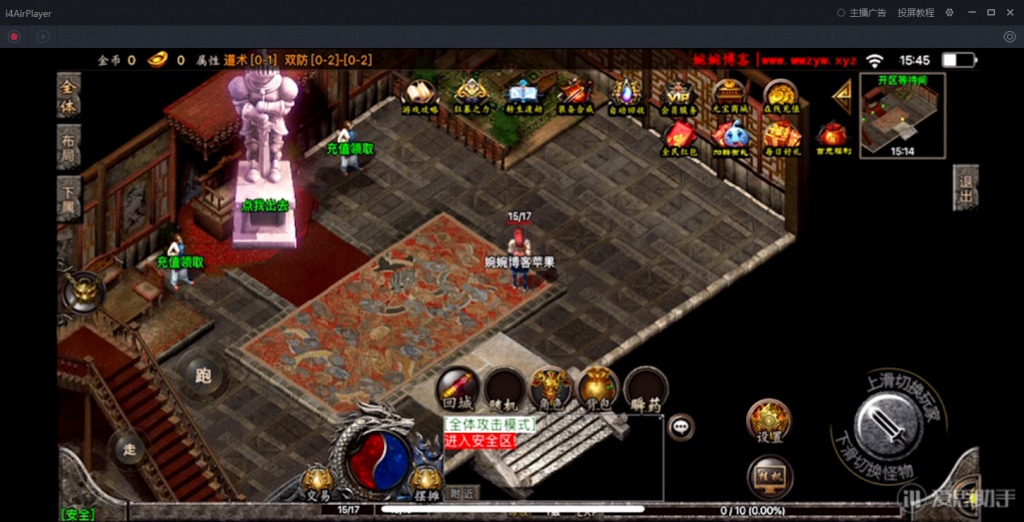Image resolution: width=1024 pixels, height=522 pixels.
Task: Open the 设置 settings button
Action: 769,421
